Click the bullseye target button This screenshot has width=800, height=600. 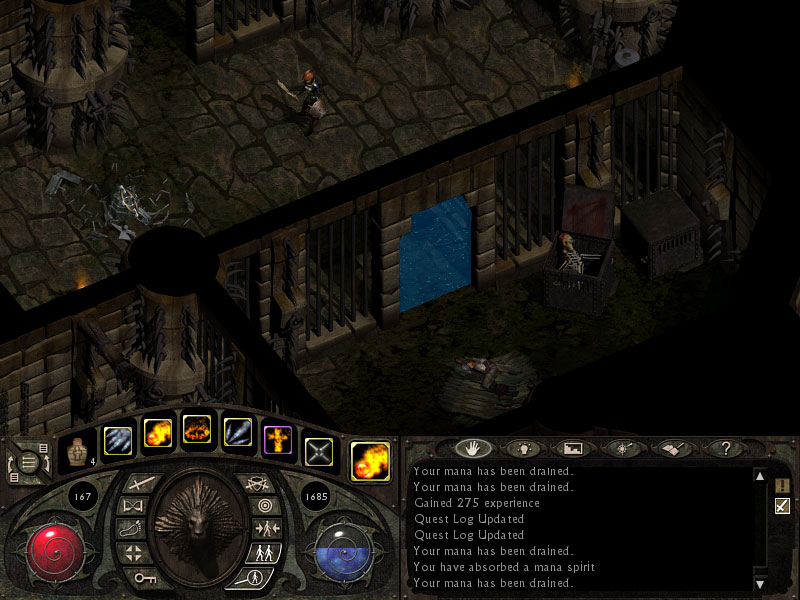click(x=264, y=505)
